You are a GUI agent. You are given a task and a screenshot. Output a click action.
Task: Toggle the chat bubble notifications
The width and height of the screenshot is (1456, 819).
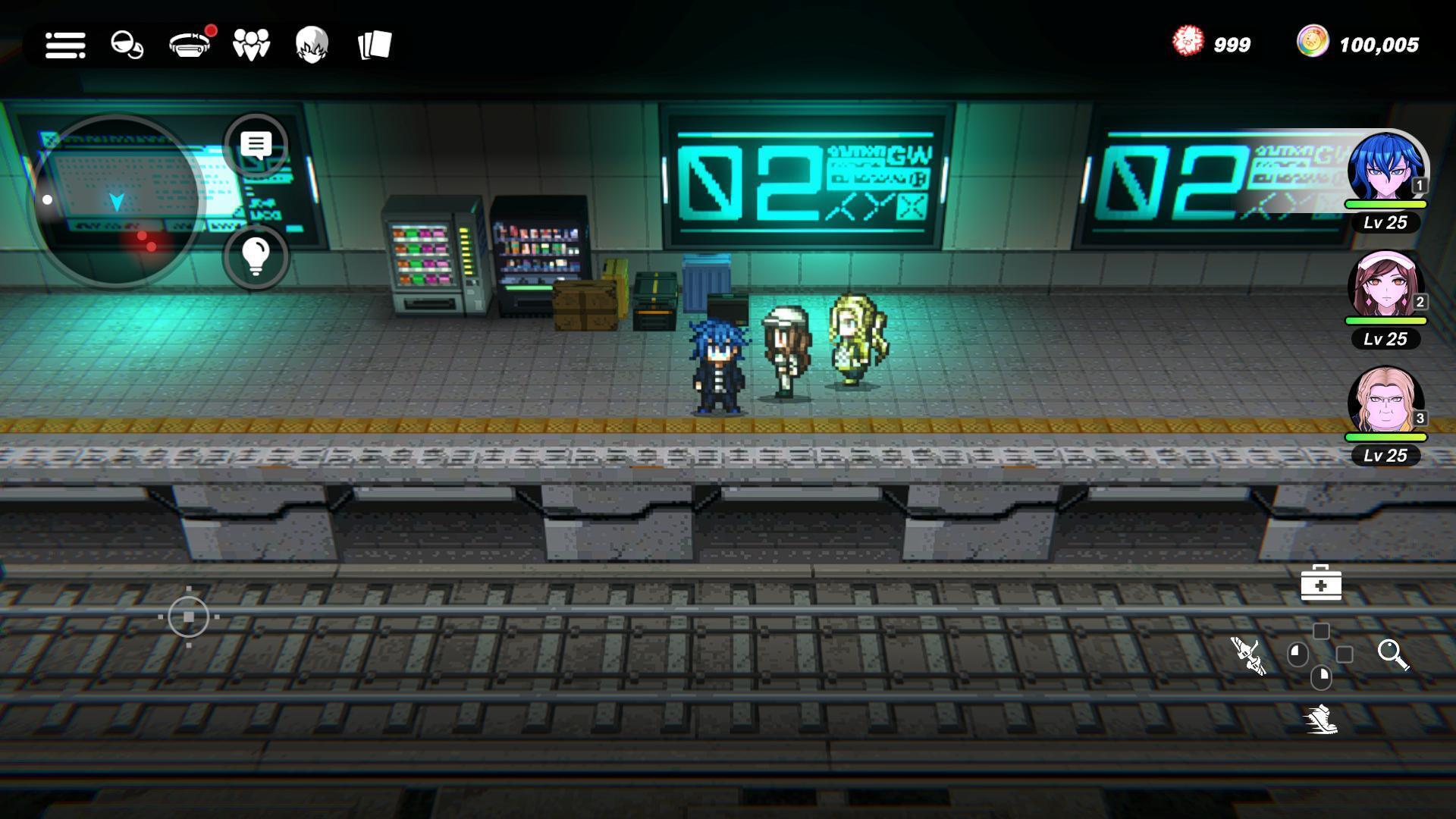[256, 146]
